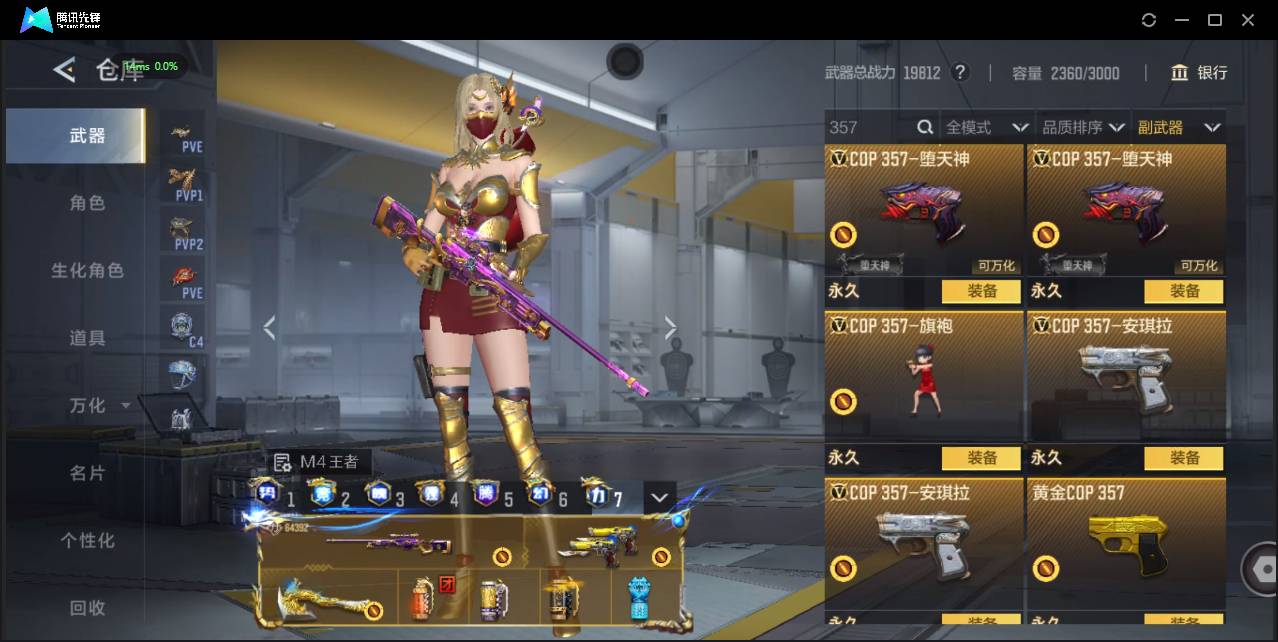Switch to the 角色 category
The width and height of the screenshot is (1278, 642).
[87, 203]
